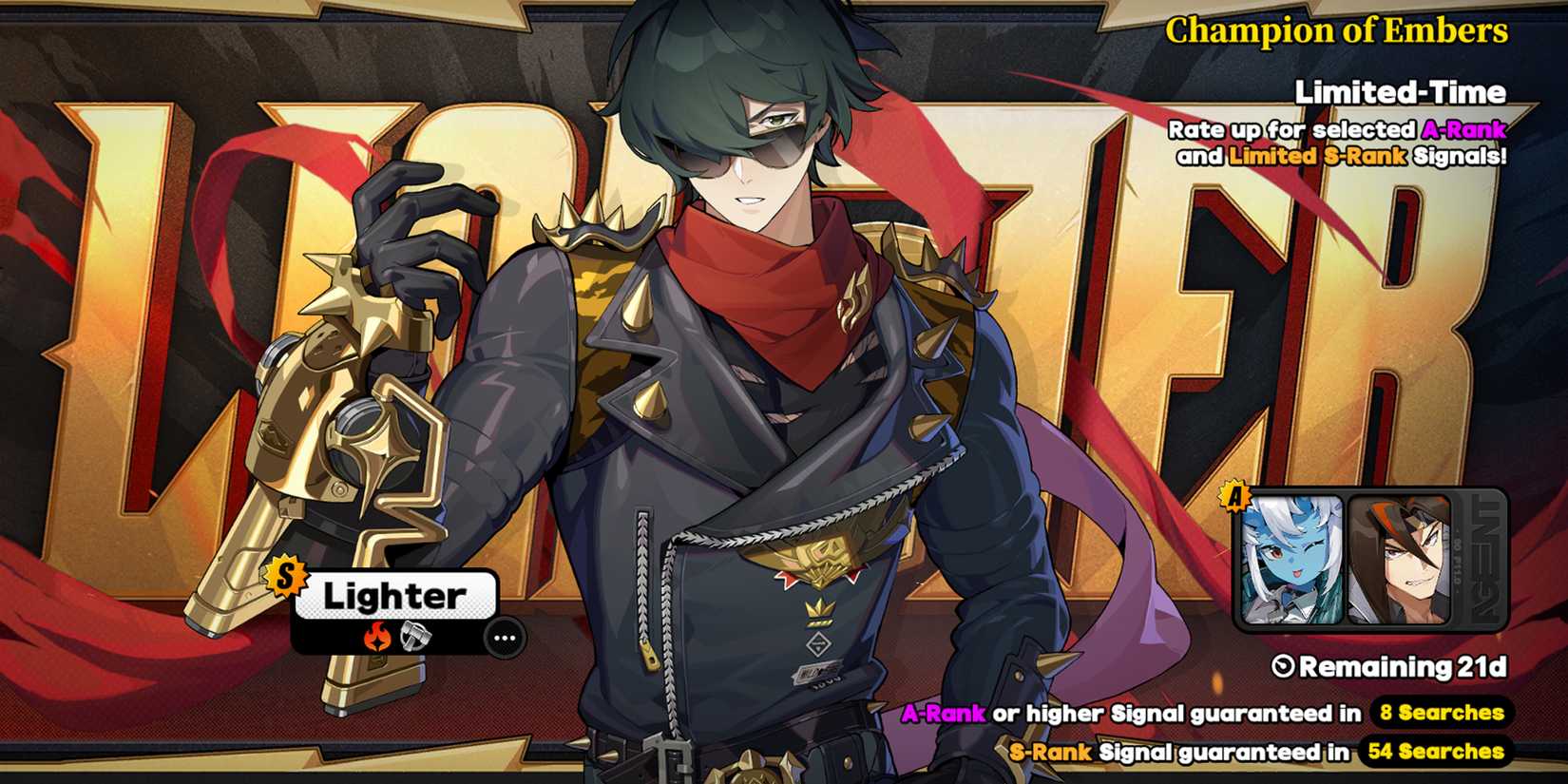This screenshot has height=784, width=1568.
Task: Open the Champion of Embers banner title
Action: (x=1339, y=30)
